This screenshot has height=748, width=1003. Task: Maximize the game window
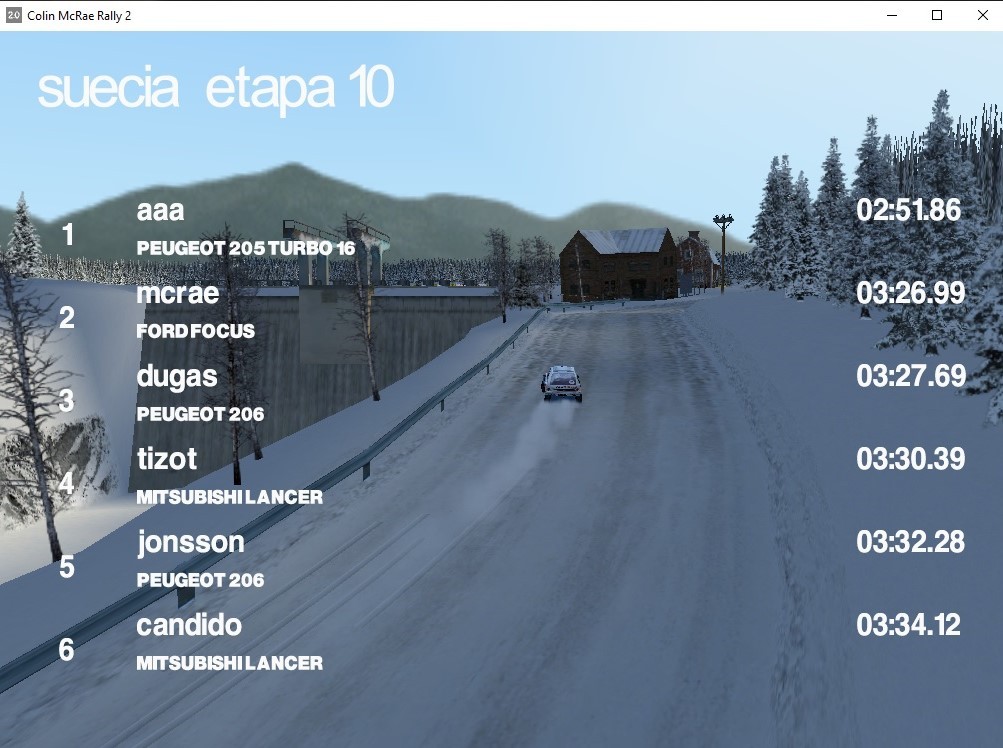[x=937, y=15]
